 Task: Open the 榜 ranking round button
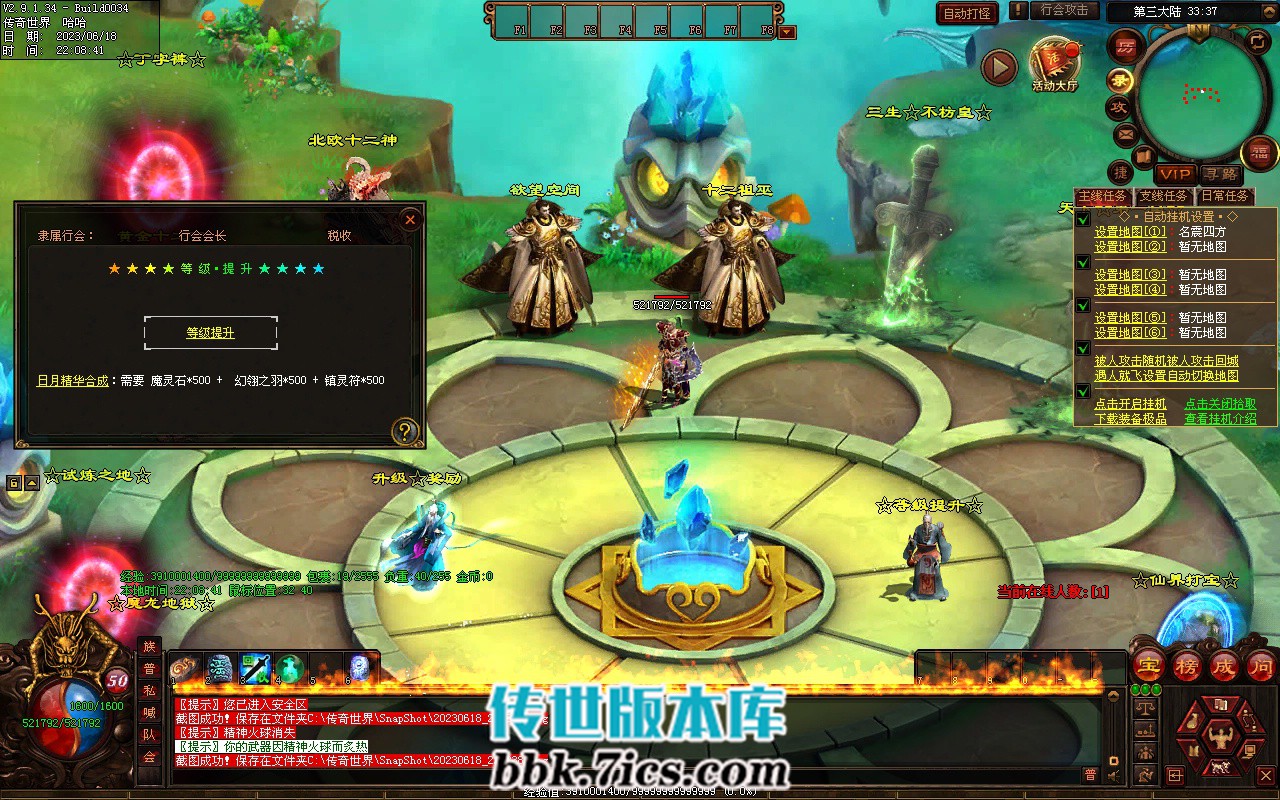tap(1187, 665)
